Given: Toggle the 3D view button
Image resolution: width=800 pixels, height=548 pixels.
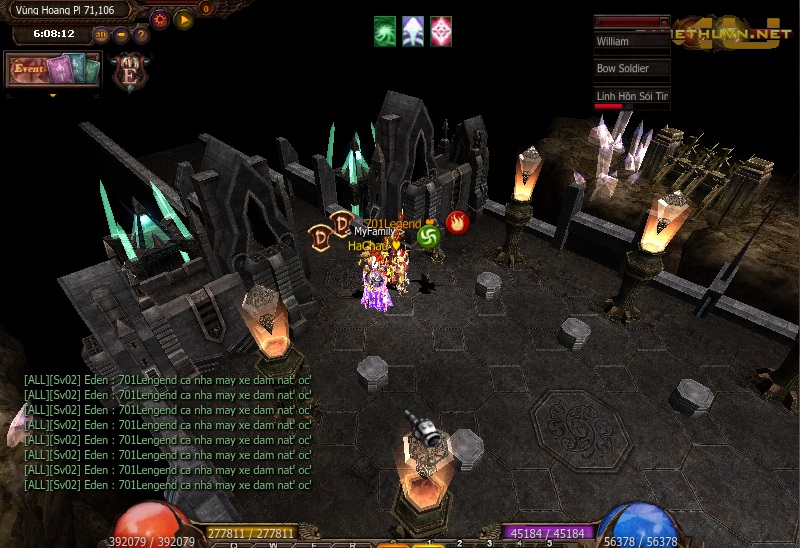Looking at the screenshot, I should (x=102, y=34).
